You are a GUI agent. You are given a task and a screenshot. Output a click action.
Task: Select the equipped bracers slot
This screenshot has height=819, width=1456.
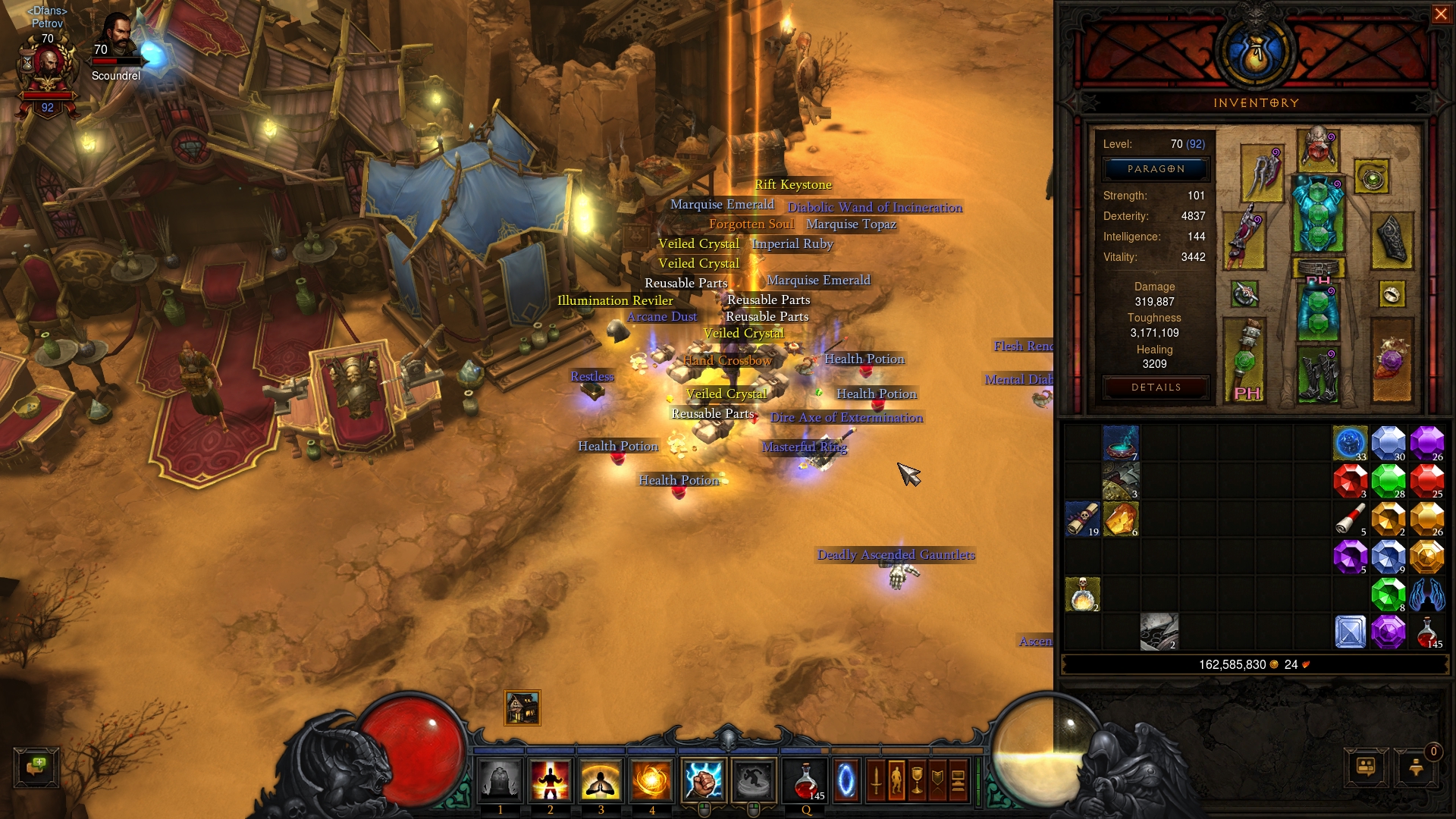(1392, 240)
